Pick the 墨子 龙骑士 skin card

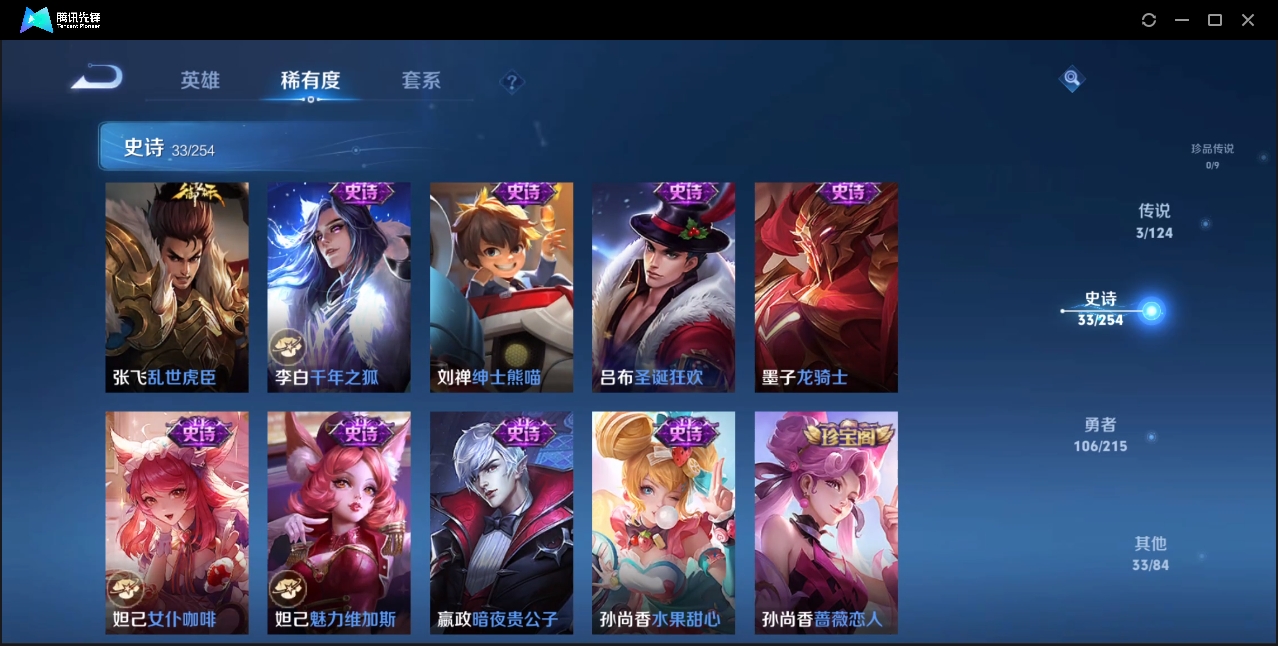pos(826,287)
